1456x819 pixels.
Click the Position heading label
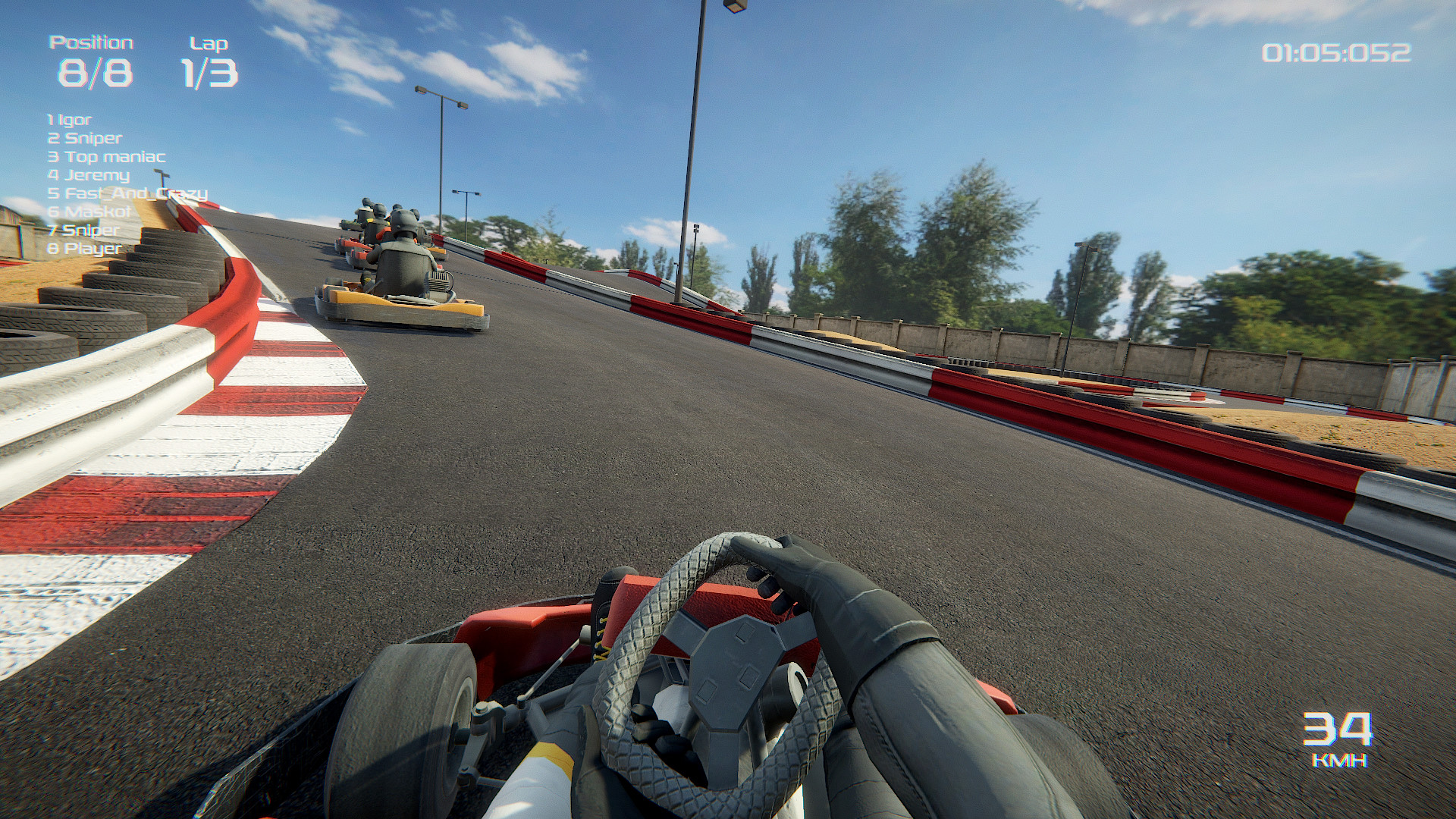tap(91, 42)
